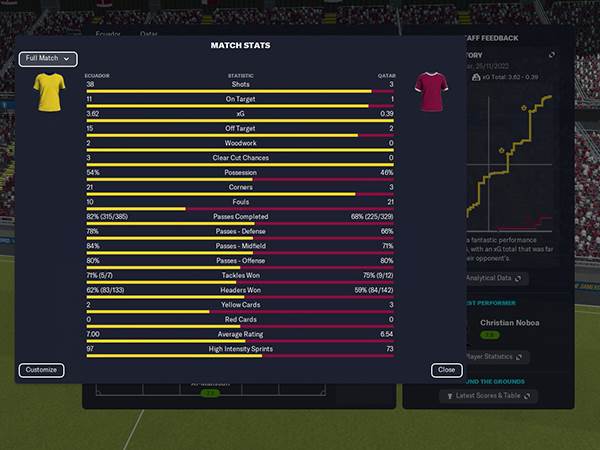The height and width of the screenshot is (450, 600).
Task: Expand the xG story chart
Action: (551, 54)
